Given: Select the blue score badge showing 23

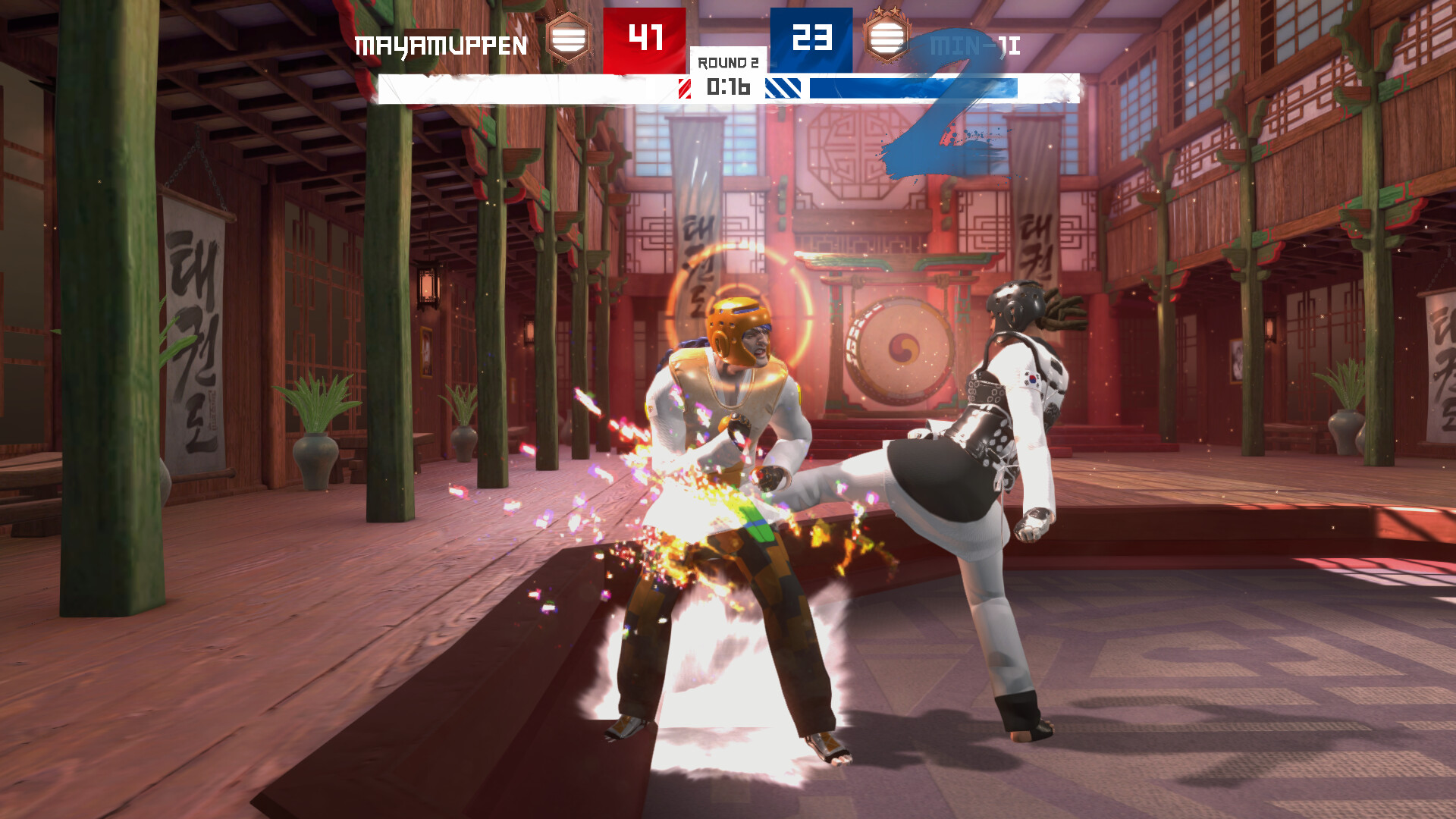Looking at the screenshot, I should 812,36.
